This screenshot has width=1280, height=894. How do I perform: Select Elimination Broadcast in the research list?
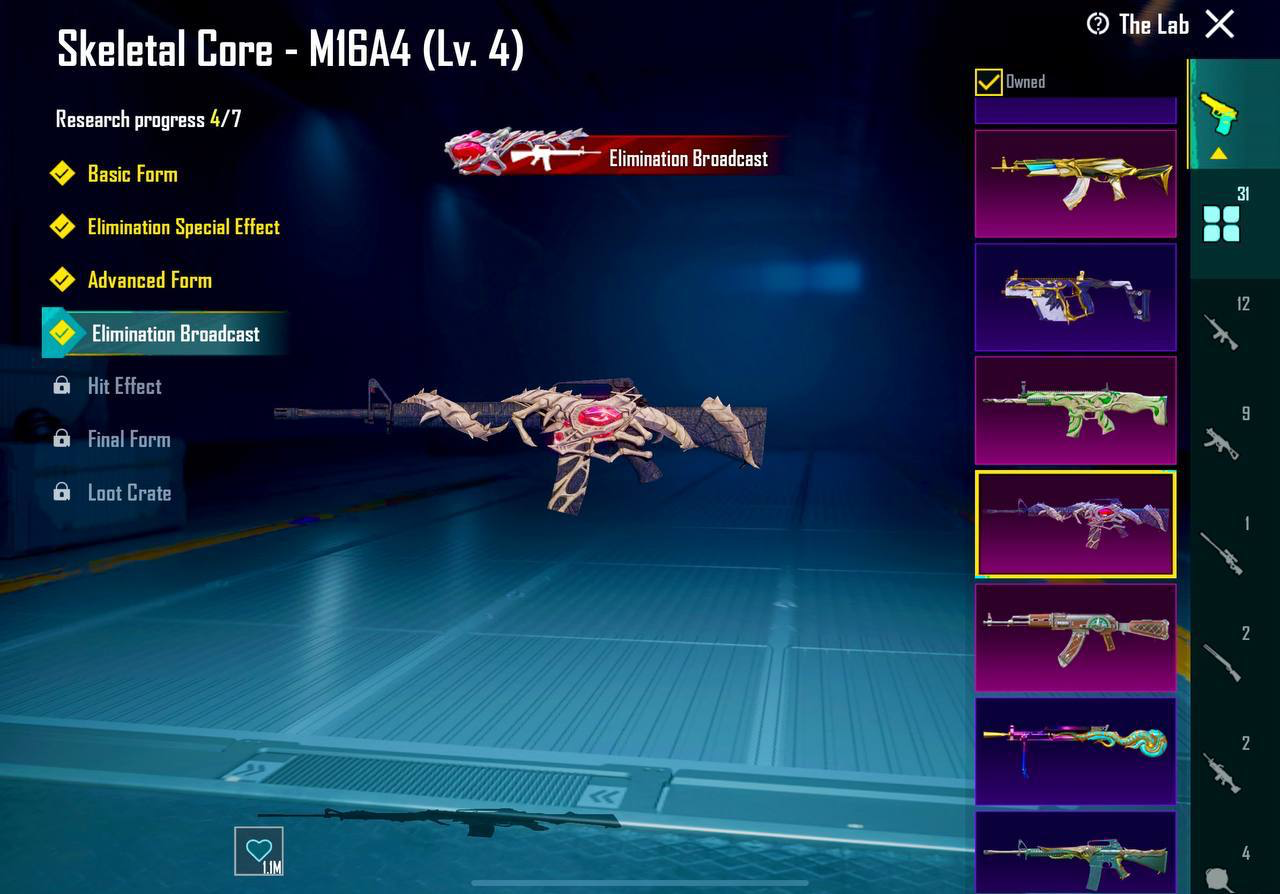[175, 334]
